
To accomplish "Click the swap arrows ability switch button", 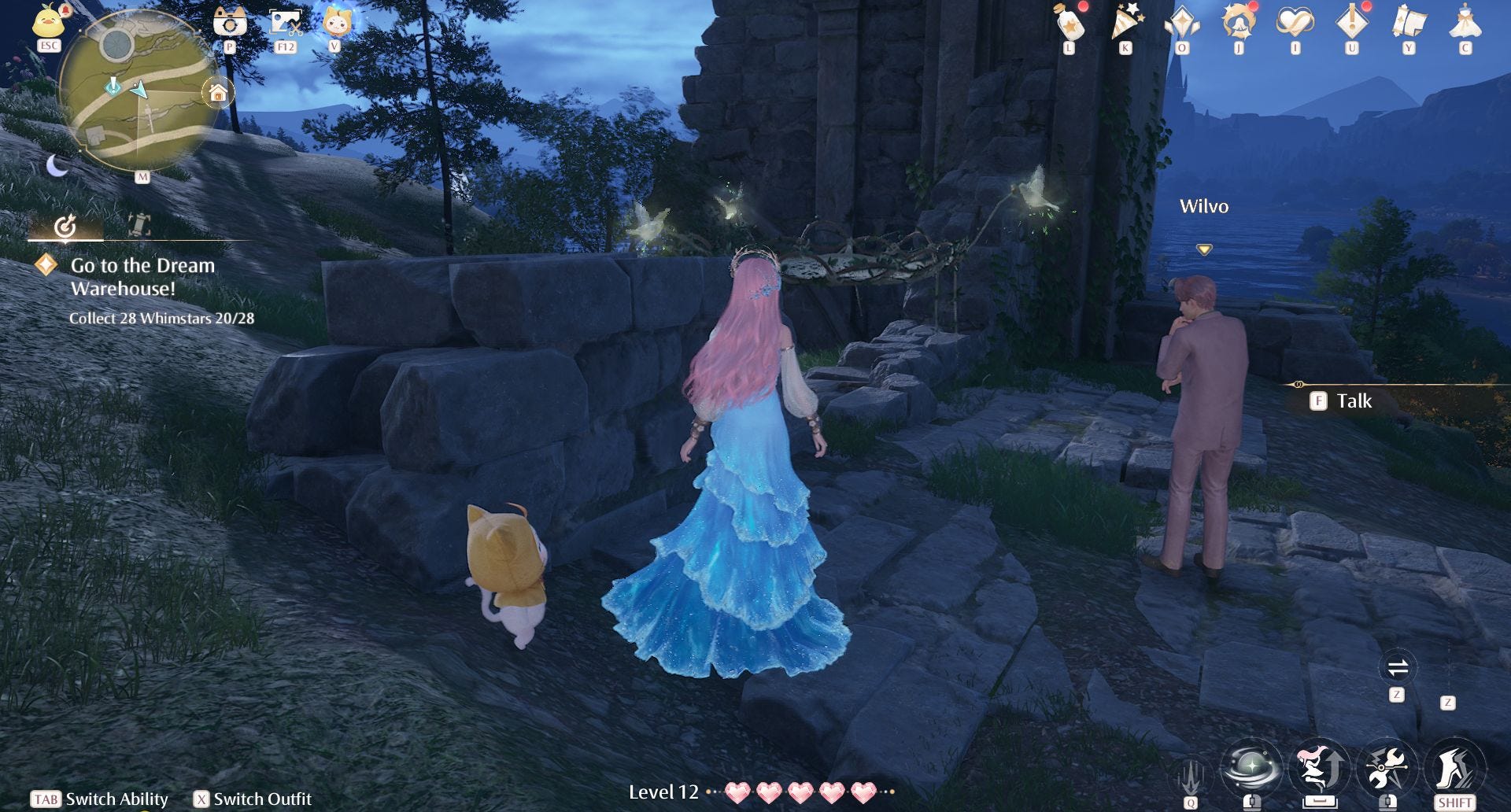I will click(x=1398, y=669).
